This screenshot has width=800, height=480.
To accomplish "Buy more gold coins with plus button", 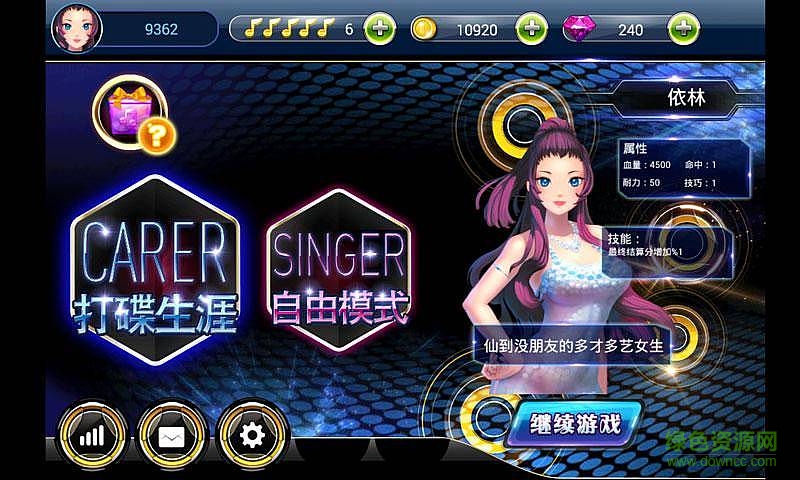I will click(530, 29).
